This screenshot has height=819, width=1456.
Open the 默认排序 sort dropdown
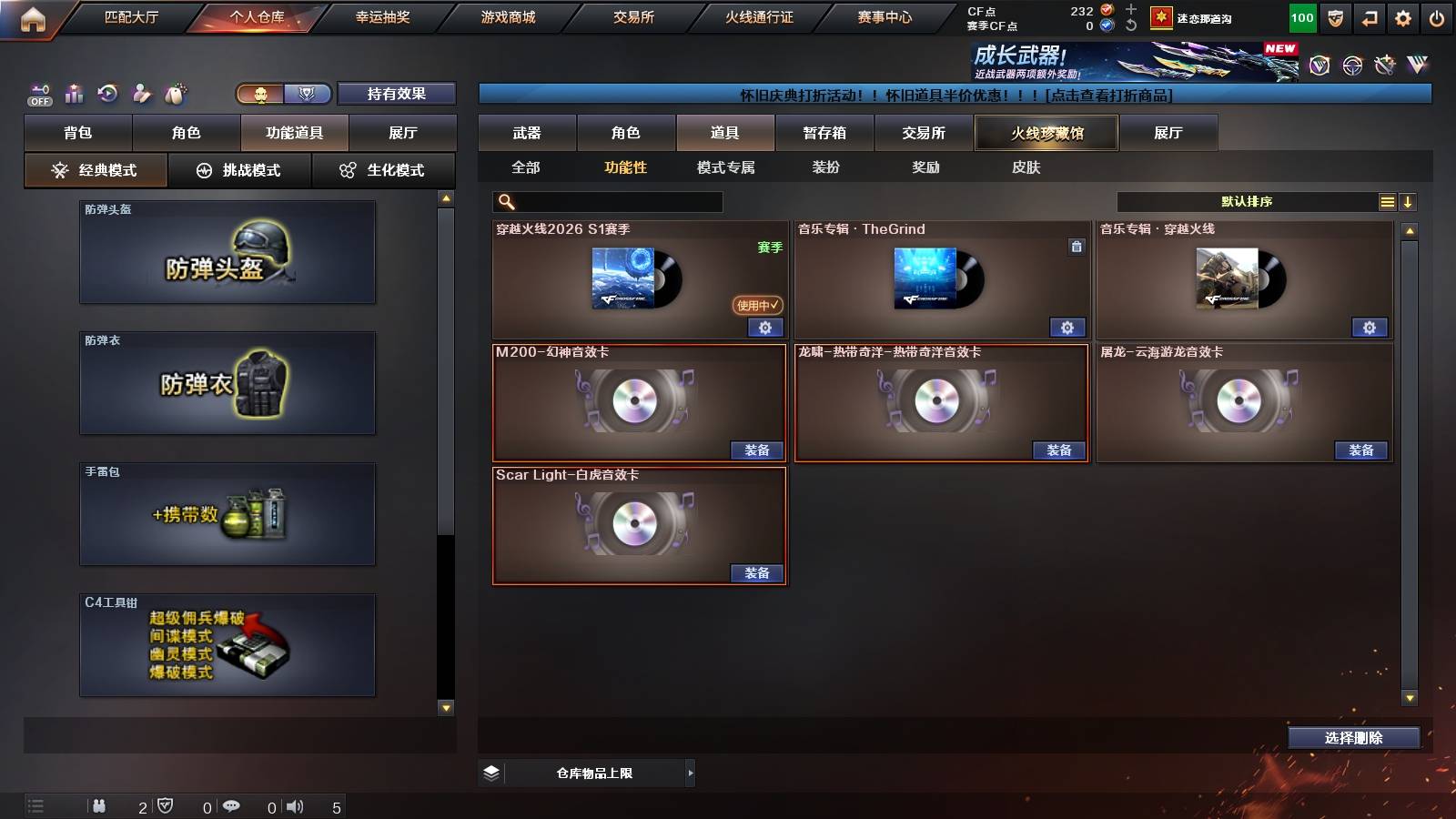point(1247,201)
